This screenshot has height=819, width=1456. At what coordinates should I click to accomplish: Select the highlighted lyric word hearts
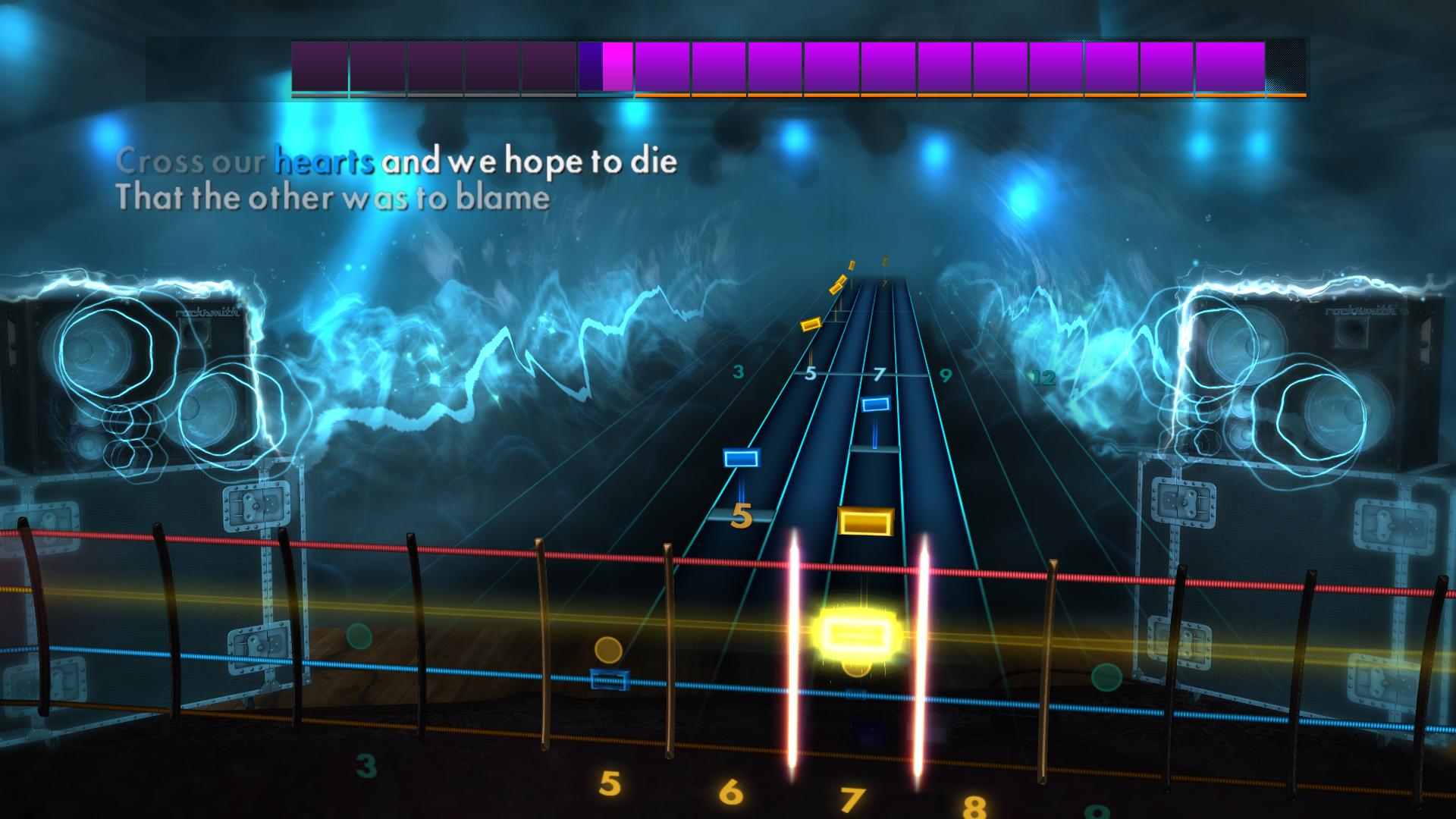(325, 161)
